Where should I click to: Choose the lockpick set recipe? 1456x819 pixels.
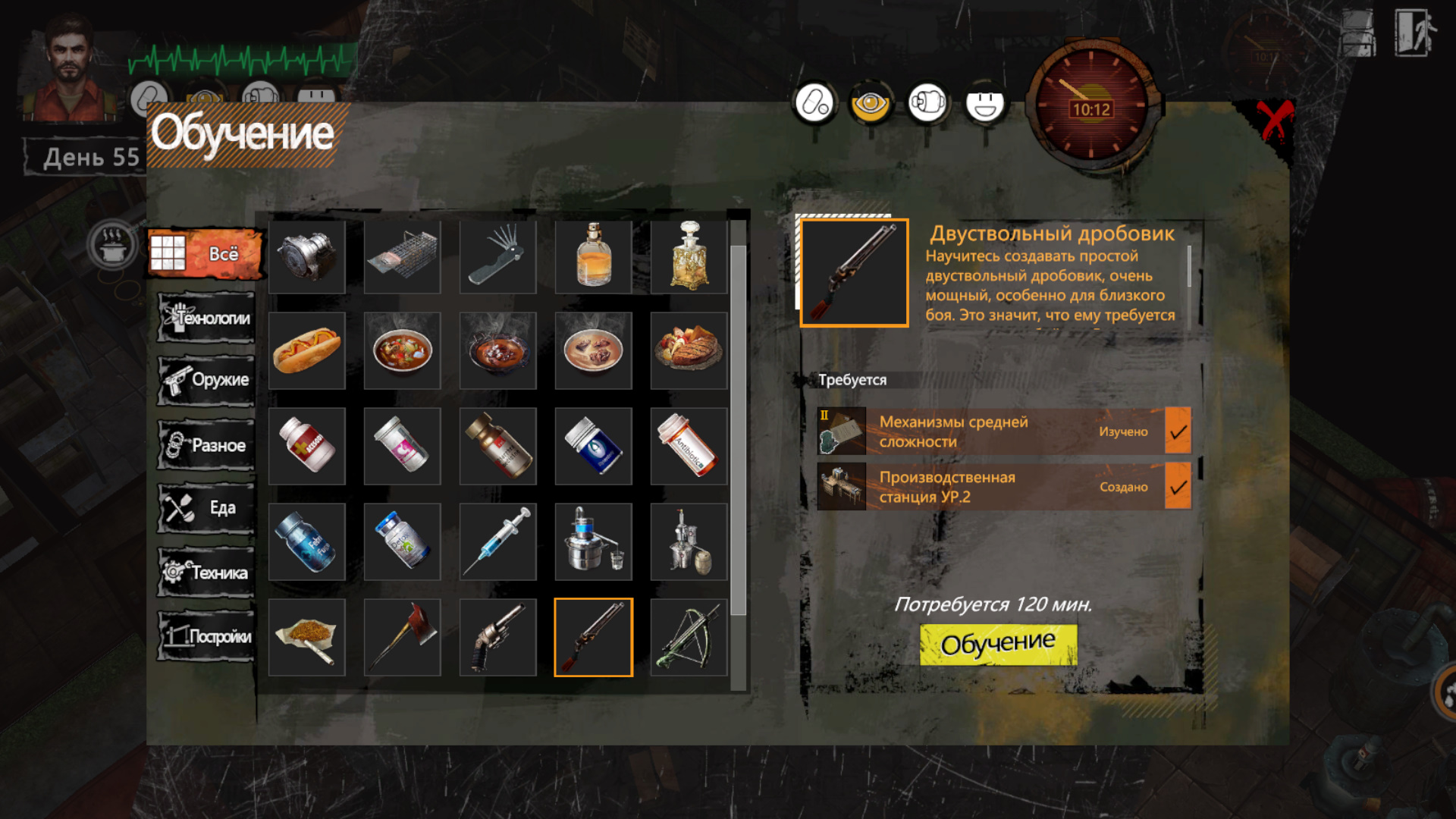(497, 256)
